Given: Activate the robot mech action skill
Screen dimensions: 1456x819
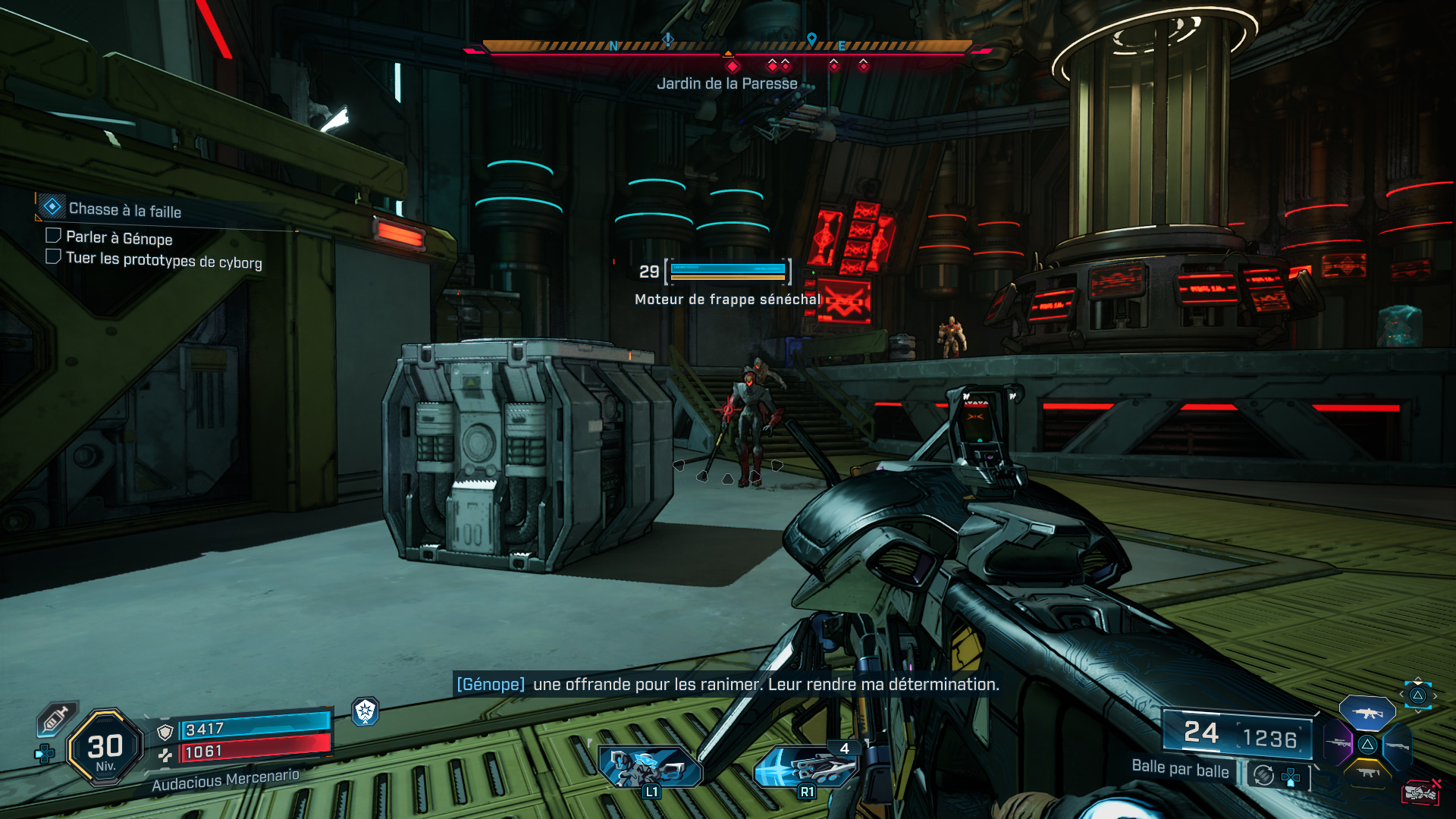Looking at the screenshot, I should 650,767.
